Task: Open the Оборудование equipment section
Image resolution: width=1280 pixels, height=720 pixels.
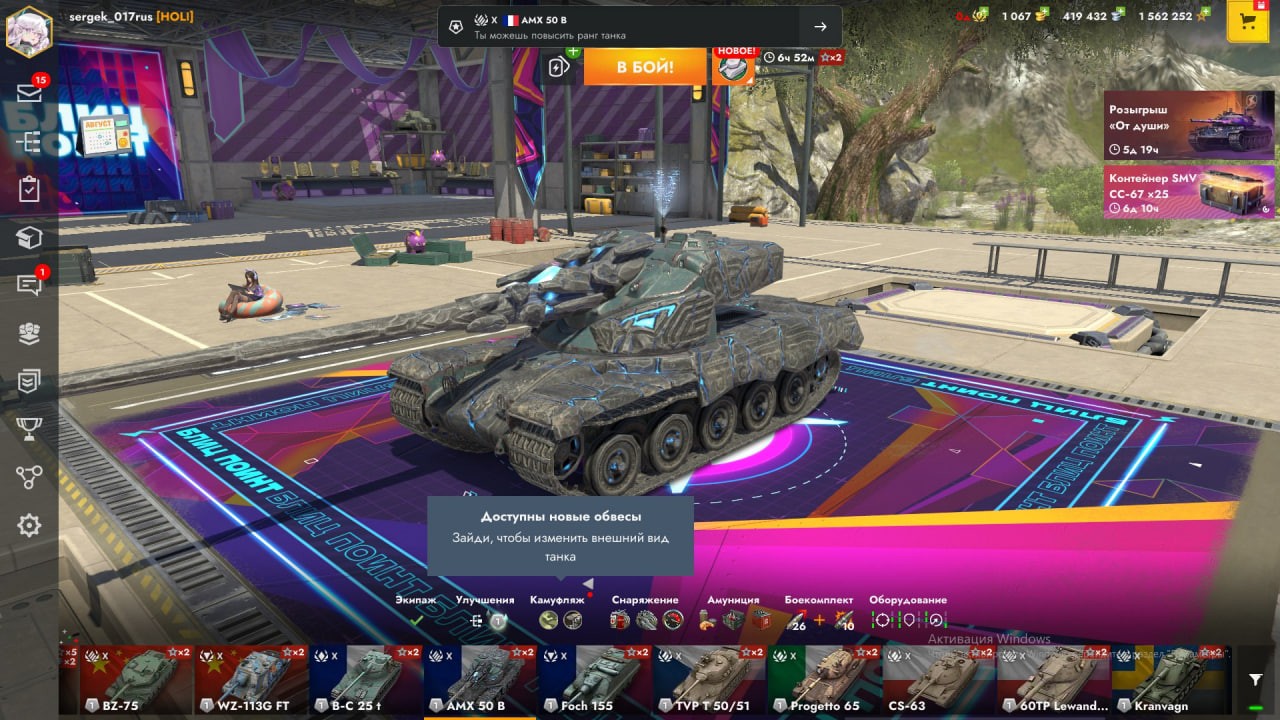Action: pyautogui.click(x=908, y=611)
